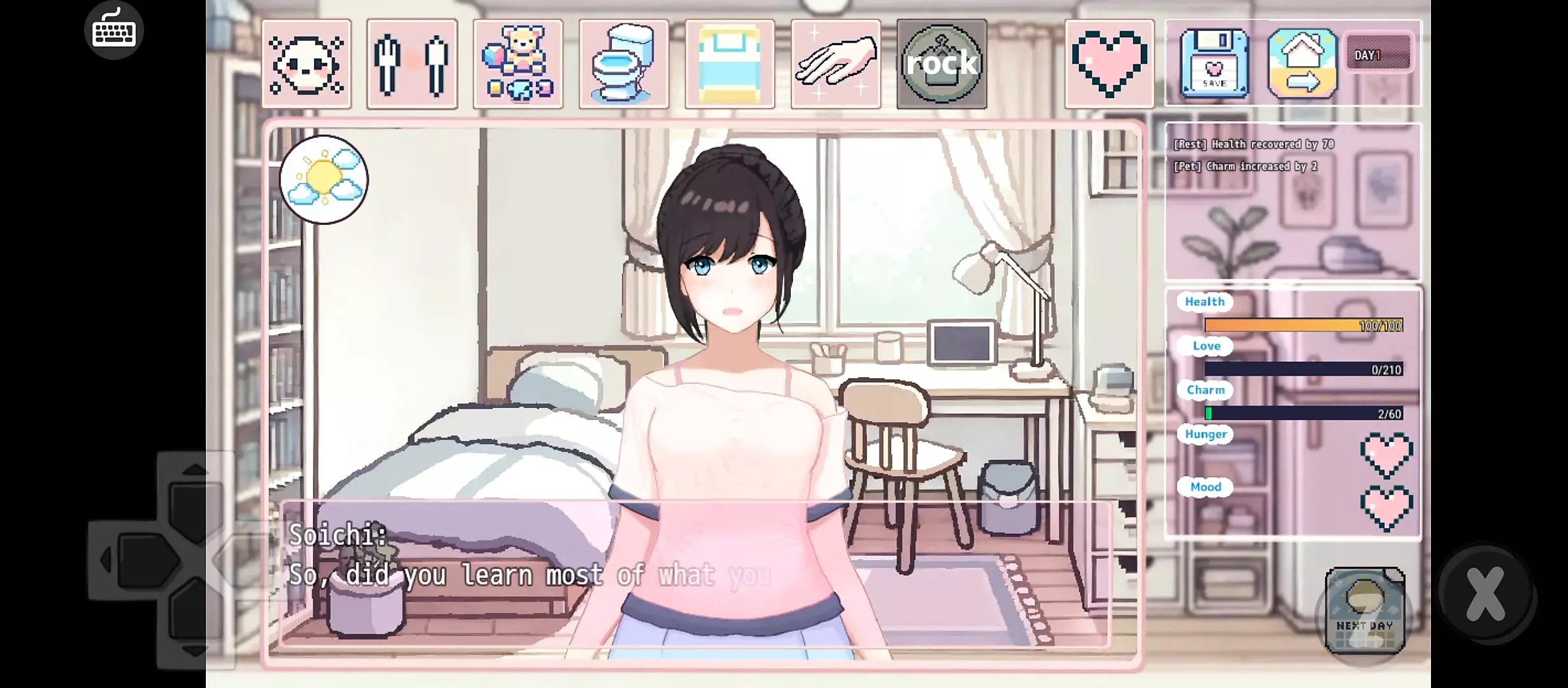Click the dialogue box to continue
The width and height of the screenshot is (1568, 688).
click(x=695, y=573)
